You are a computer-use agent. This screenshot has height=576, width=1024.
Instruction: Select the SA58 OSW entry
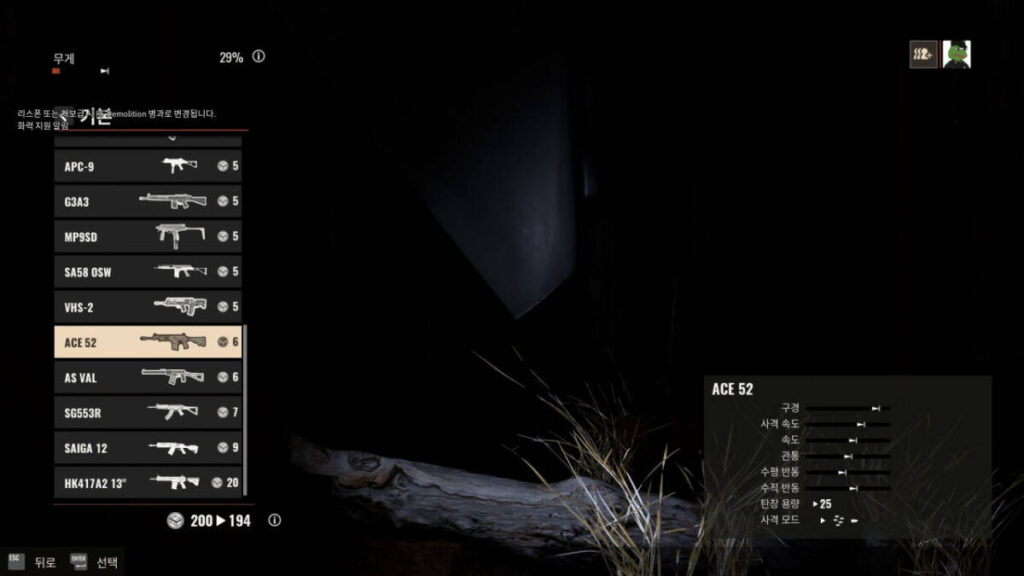[147, 271]
